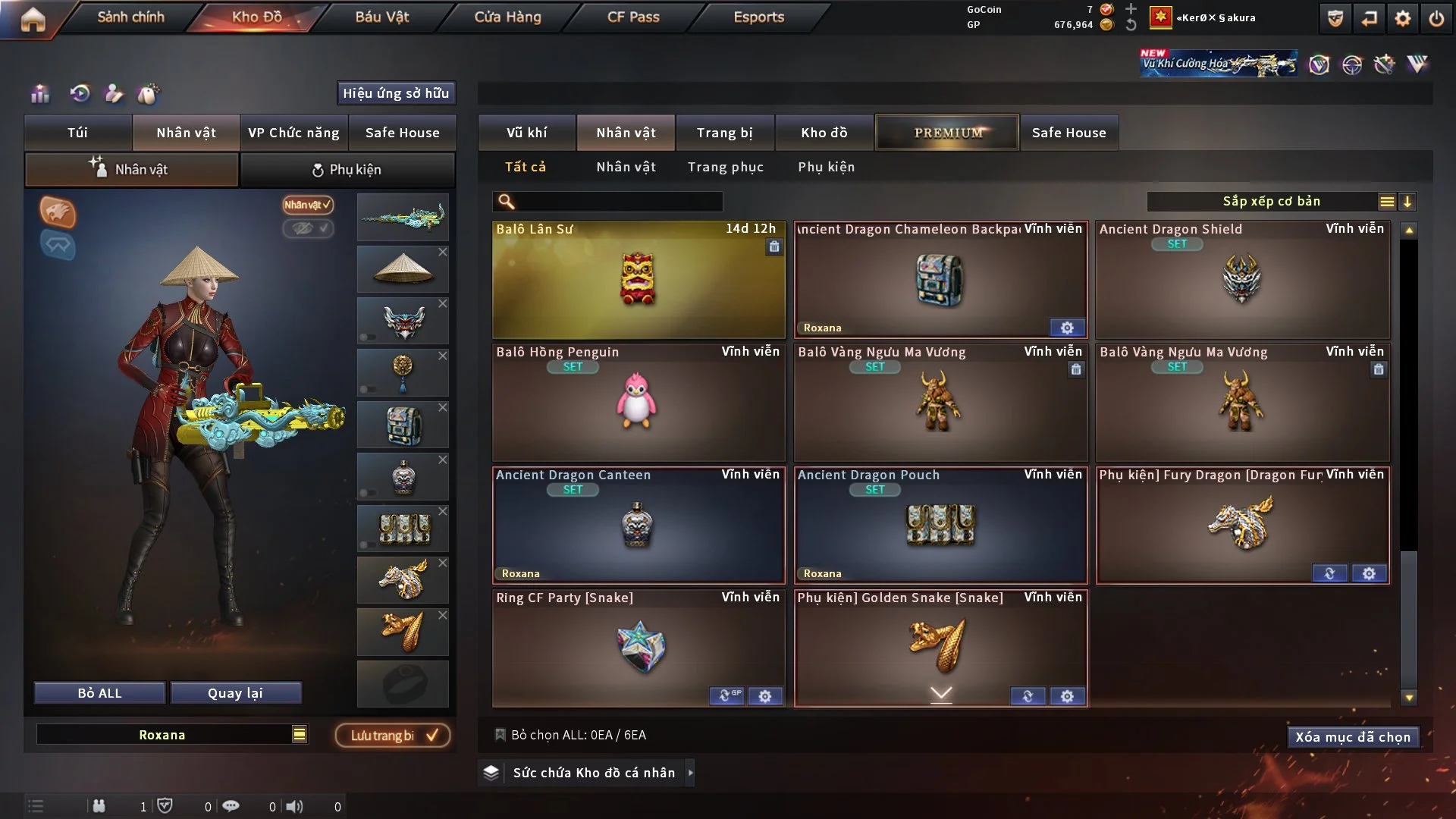Click the replay history icon near top left
This screenshot has width=1456, height=819.
tap(80, 93)
